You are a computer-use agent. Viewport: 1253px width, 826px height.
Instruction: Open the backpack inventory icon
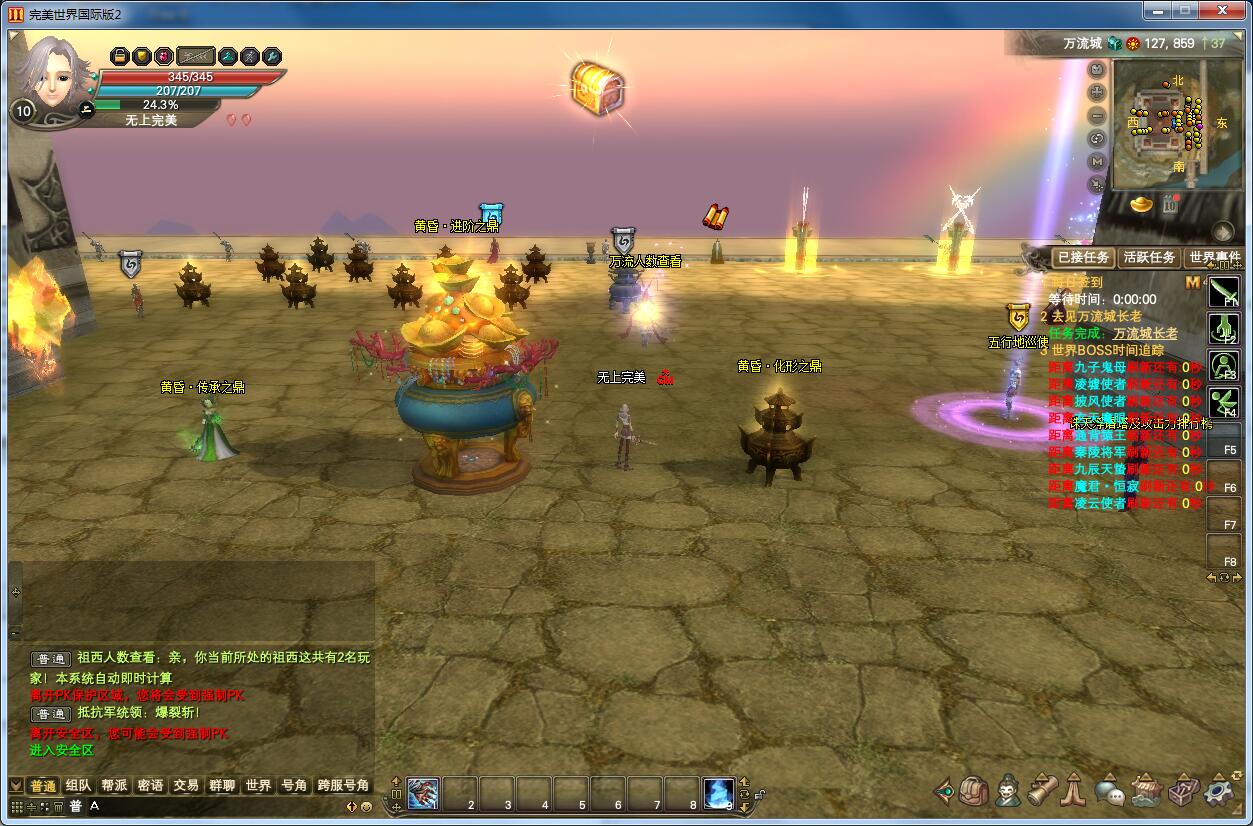pos(974,791)
